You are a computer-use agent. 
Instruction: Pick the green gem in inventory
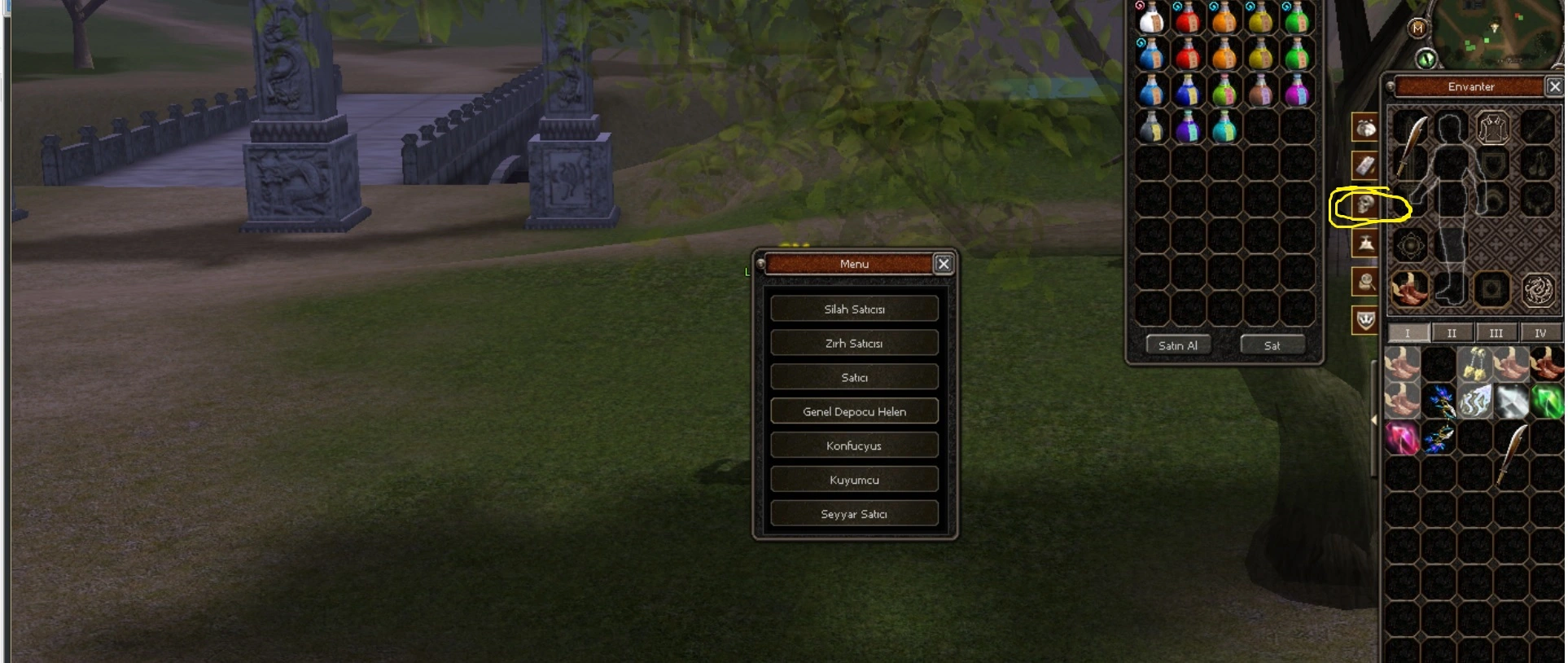click(x=1547, y=402)
